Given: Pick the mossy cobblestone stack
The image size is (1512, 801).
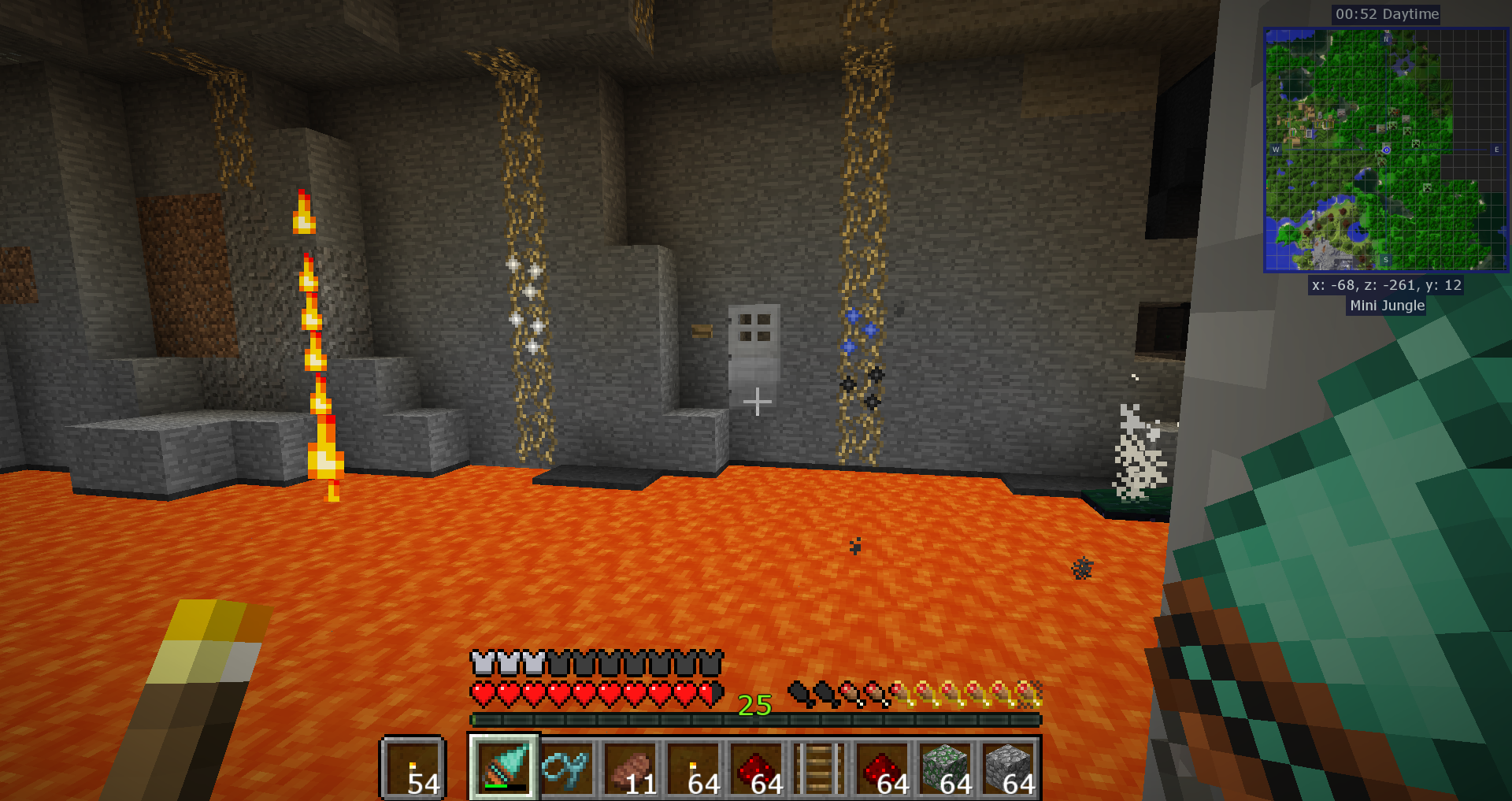Looking at the screenshot, I should pos(945,767).
